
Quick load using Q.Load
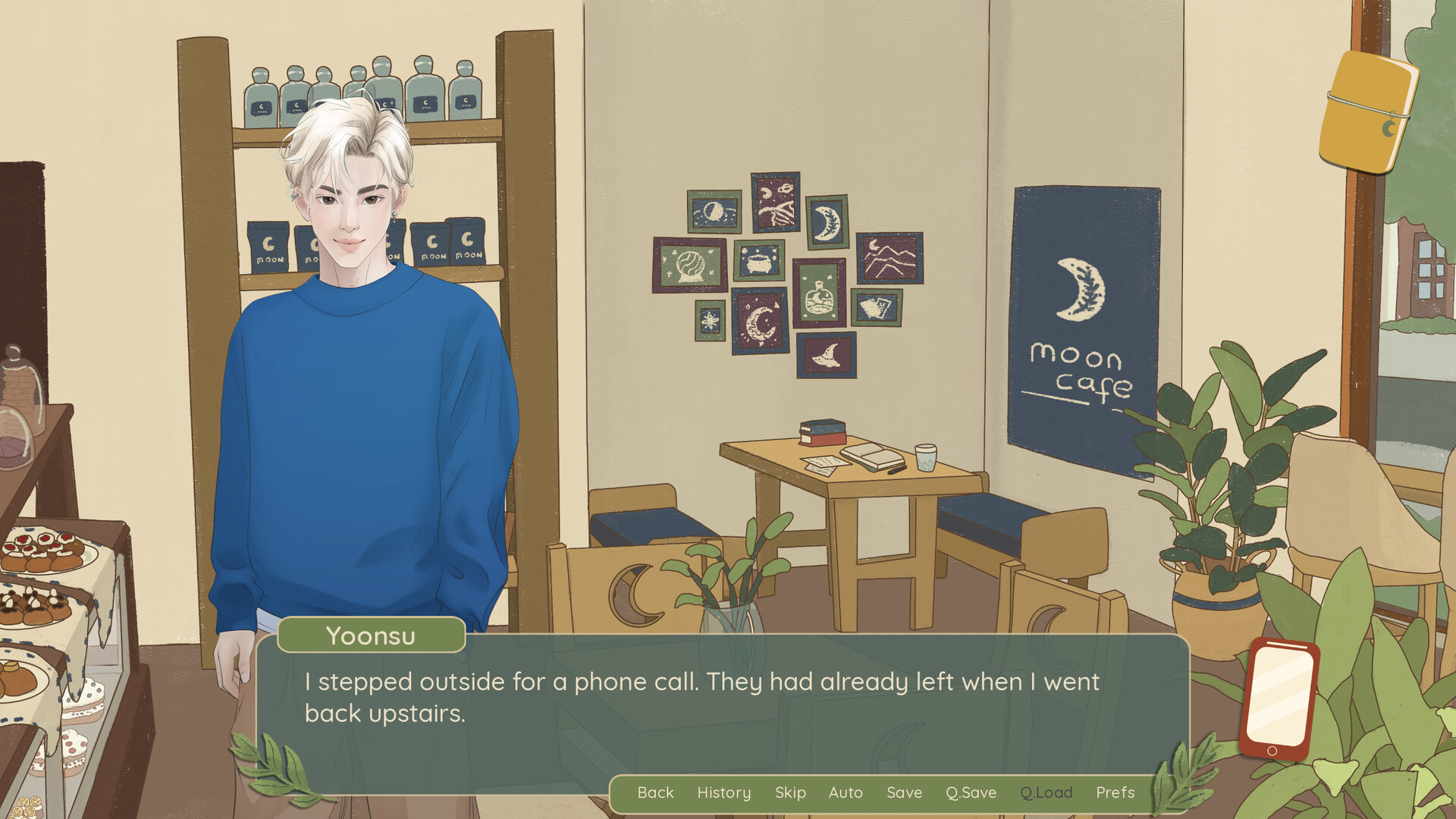click(1046, 792)
